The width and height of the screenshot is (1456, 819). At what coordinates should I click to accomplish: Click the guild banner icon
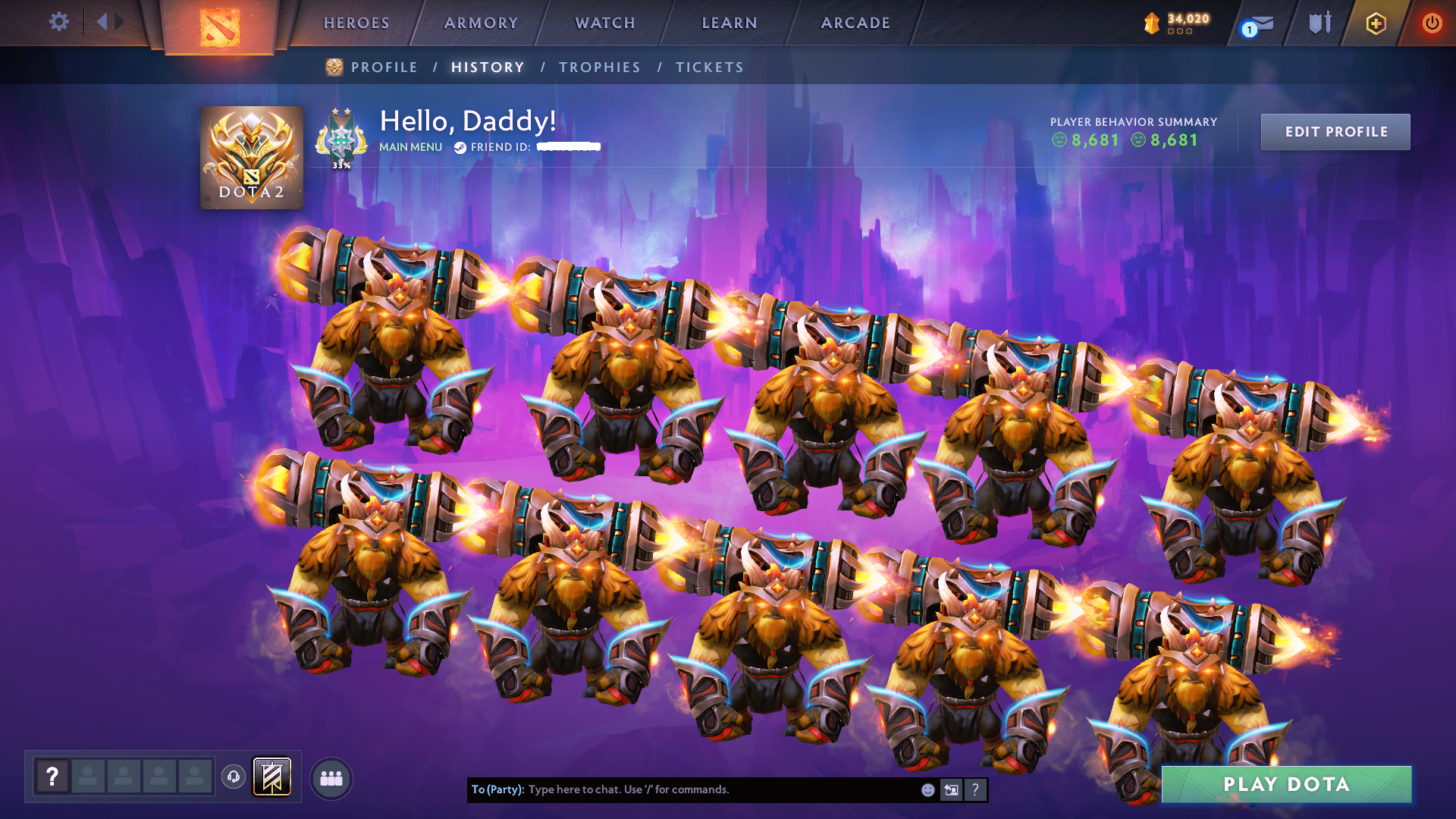click(271, 777)
